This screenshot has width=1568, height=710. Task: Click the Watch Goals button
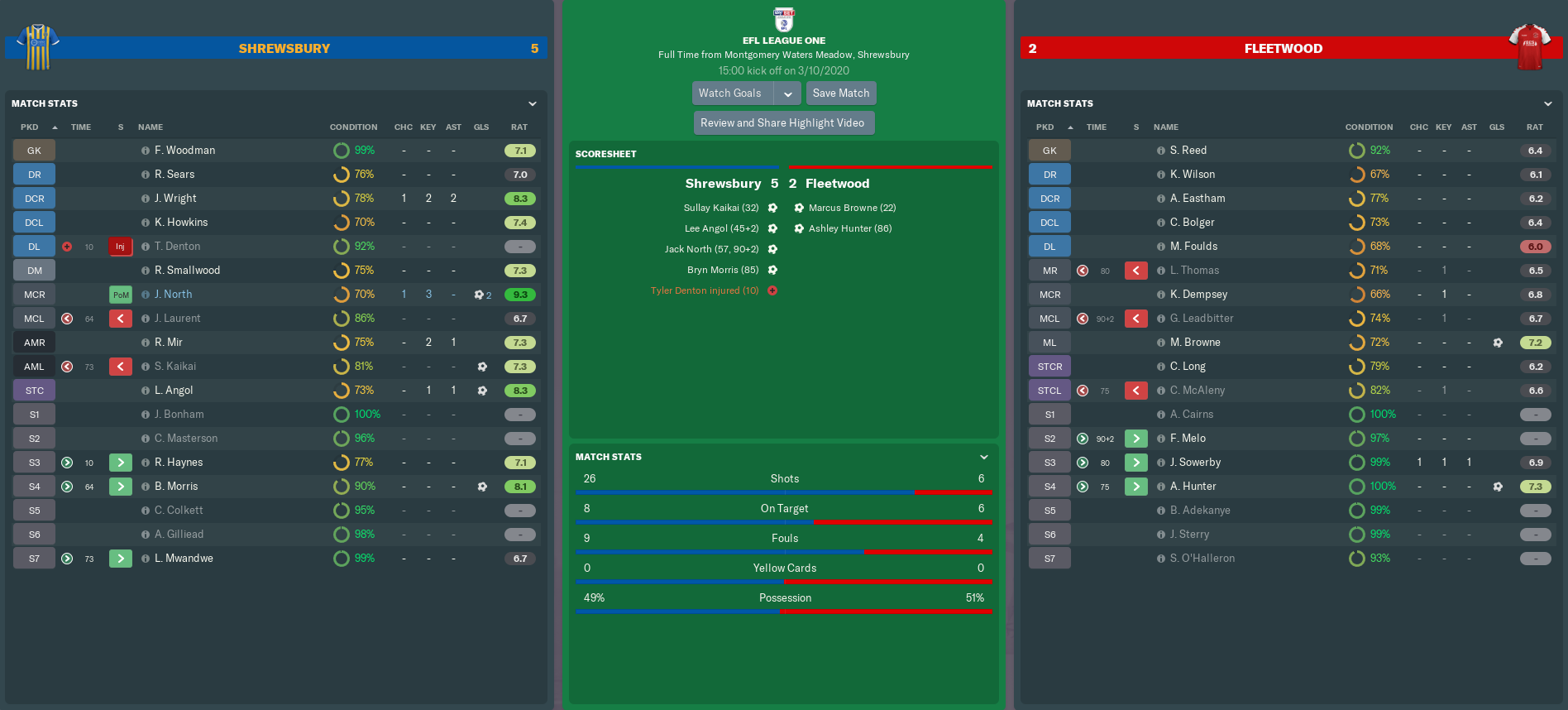730,94
